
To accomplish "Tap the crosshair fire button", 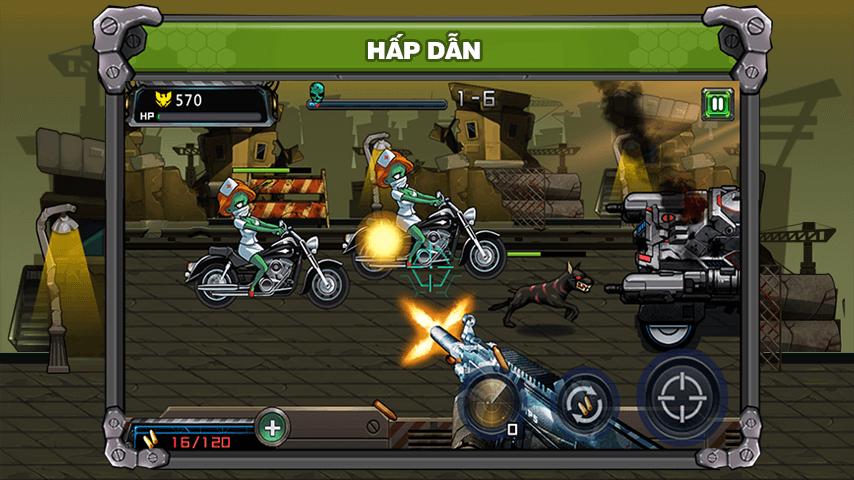I will 682,397.
